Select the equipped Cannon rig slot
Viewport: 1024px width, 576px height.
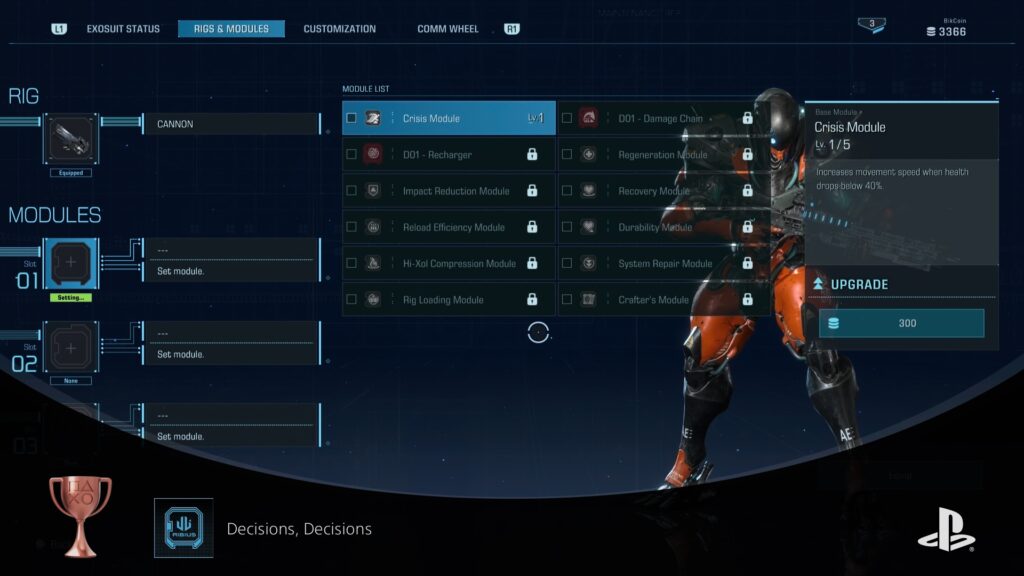70,140
